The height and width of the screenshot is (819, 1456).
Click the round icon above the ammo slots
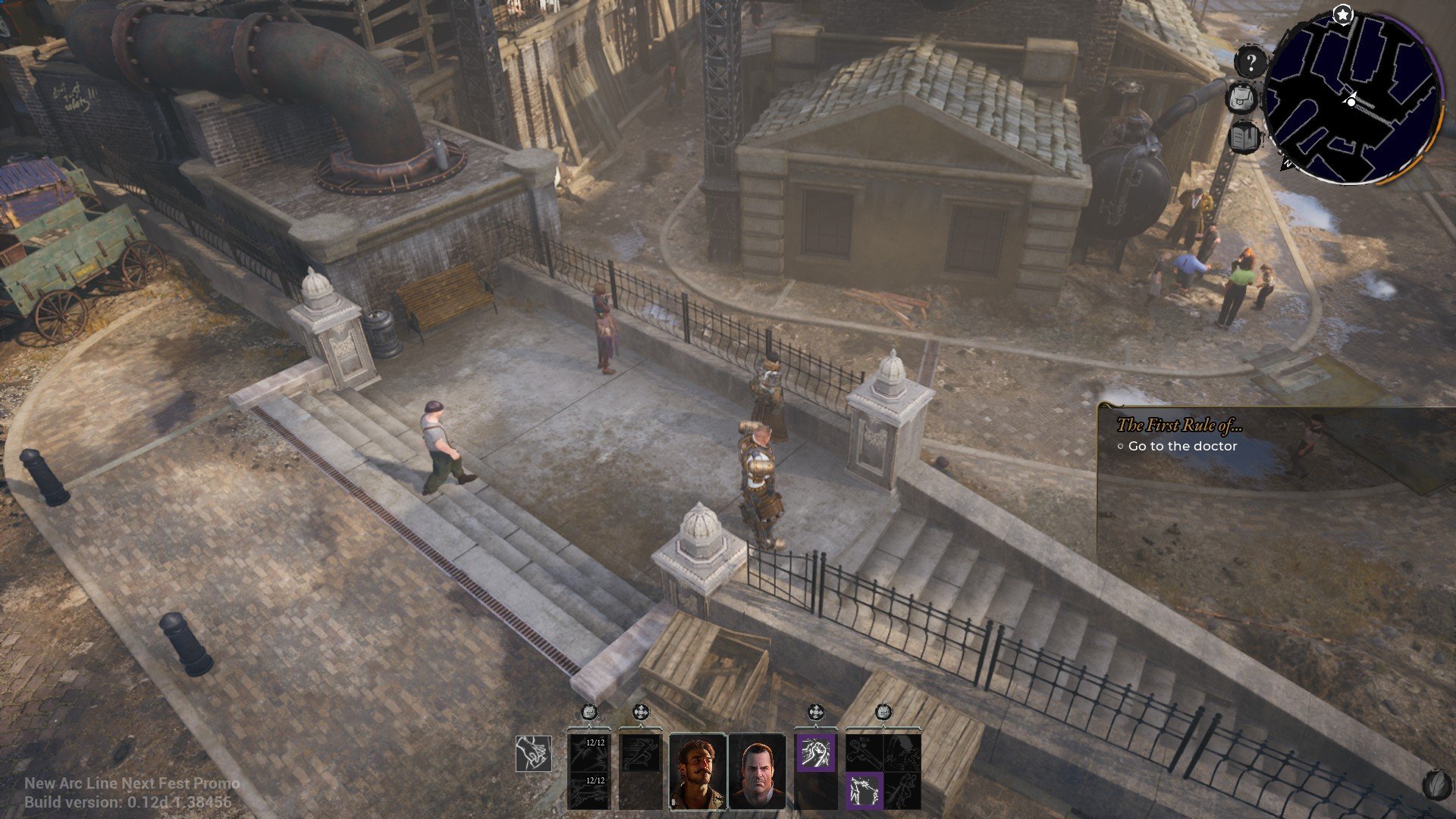click(588, 712)
